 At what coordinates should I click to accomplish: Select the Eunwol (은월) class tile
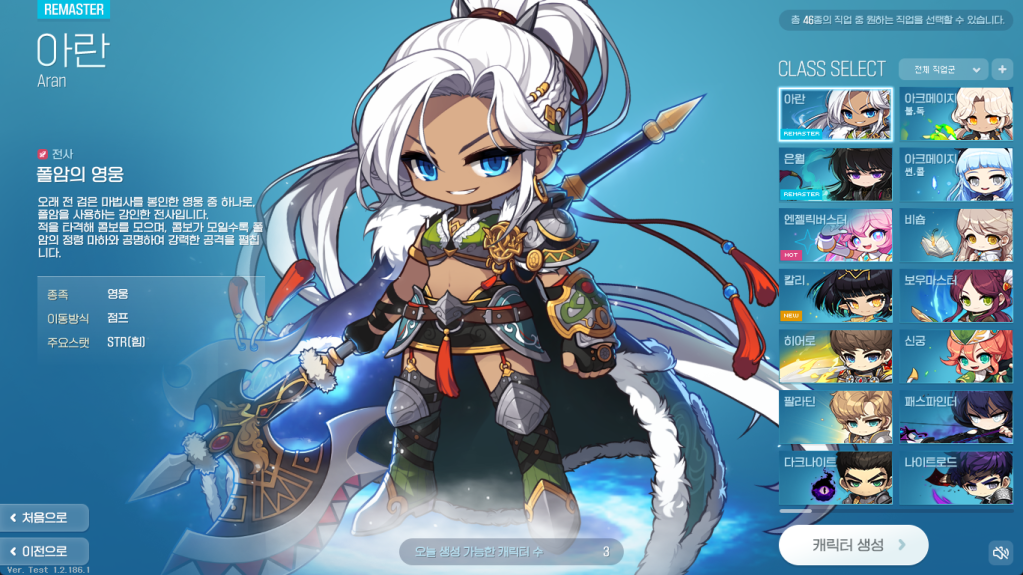[835, 174]
